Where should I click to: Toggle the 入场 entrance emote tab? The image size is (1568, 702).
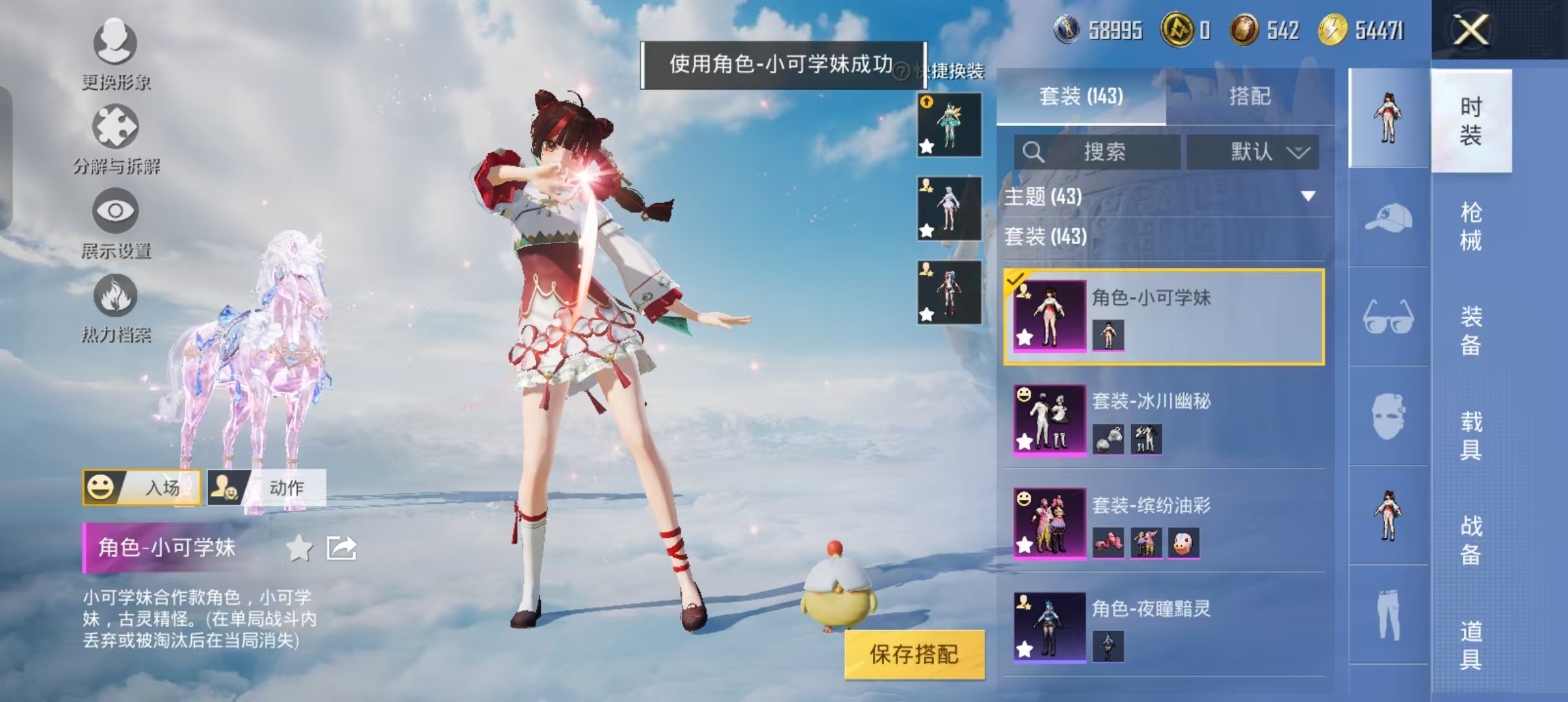click(143, 488)
